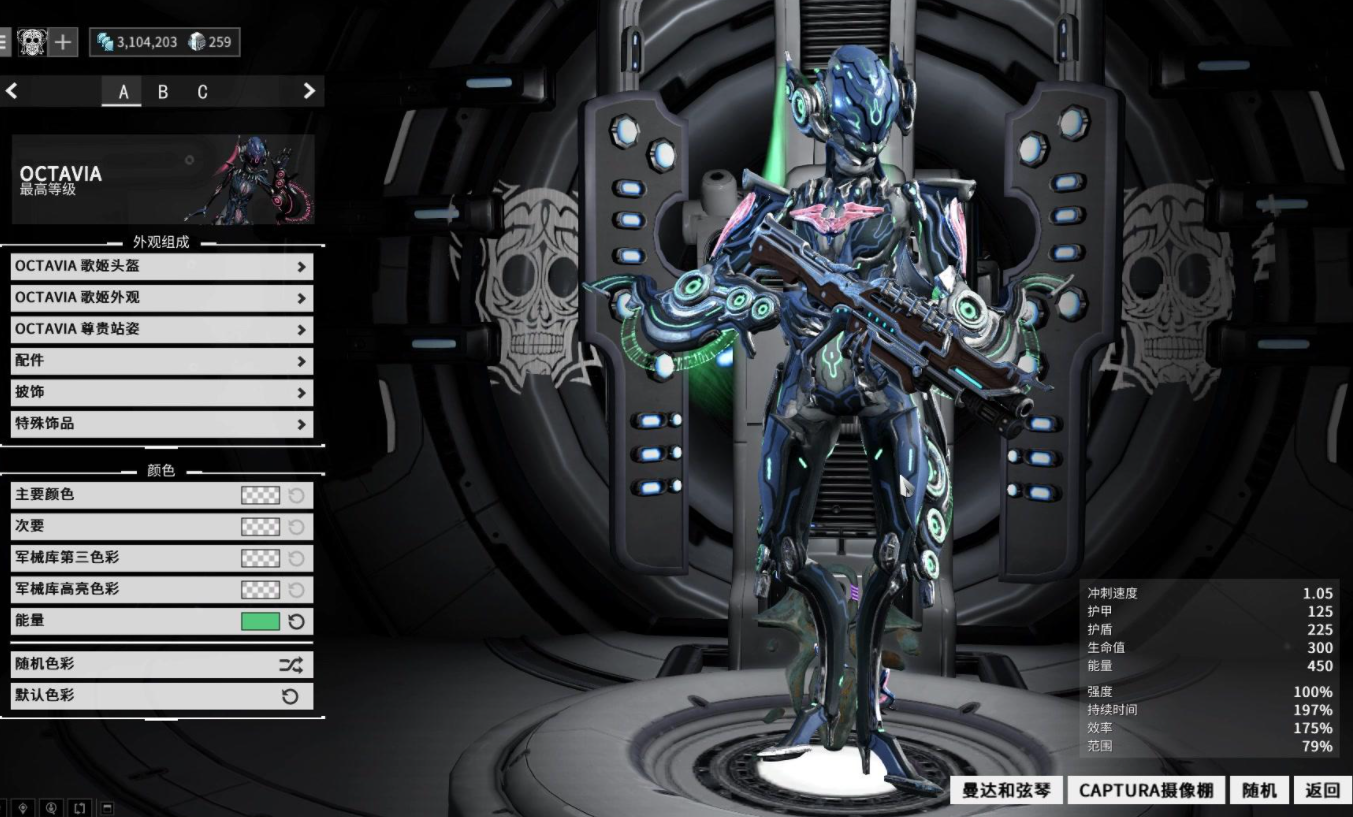1353x817 pixels.
Task: Enter the CAPTURA摄像棚 studio
Action: [x=1145, y=790]
